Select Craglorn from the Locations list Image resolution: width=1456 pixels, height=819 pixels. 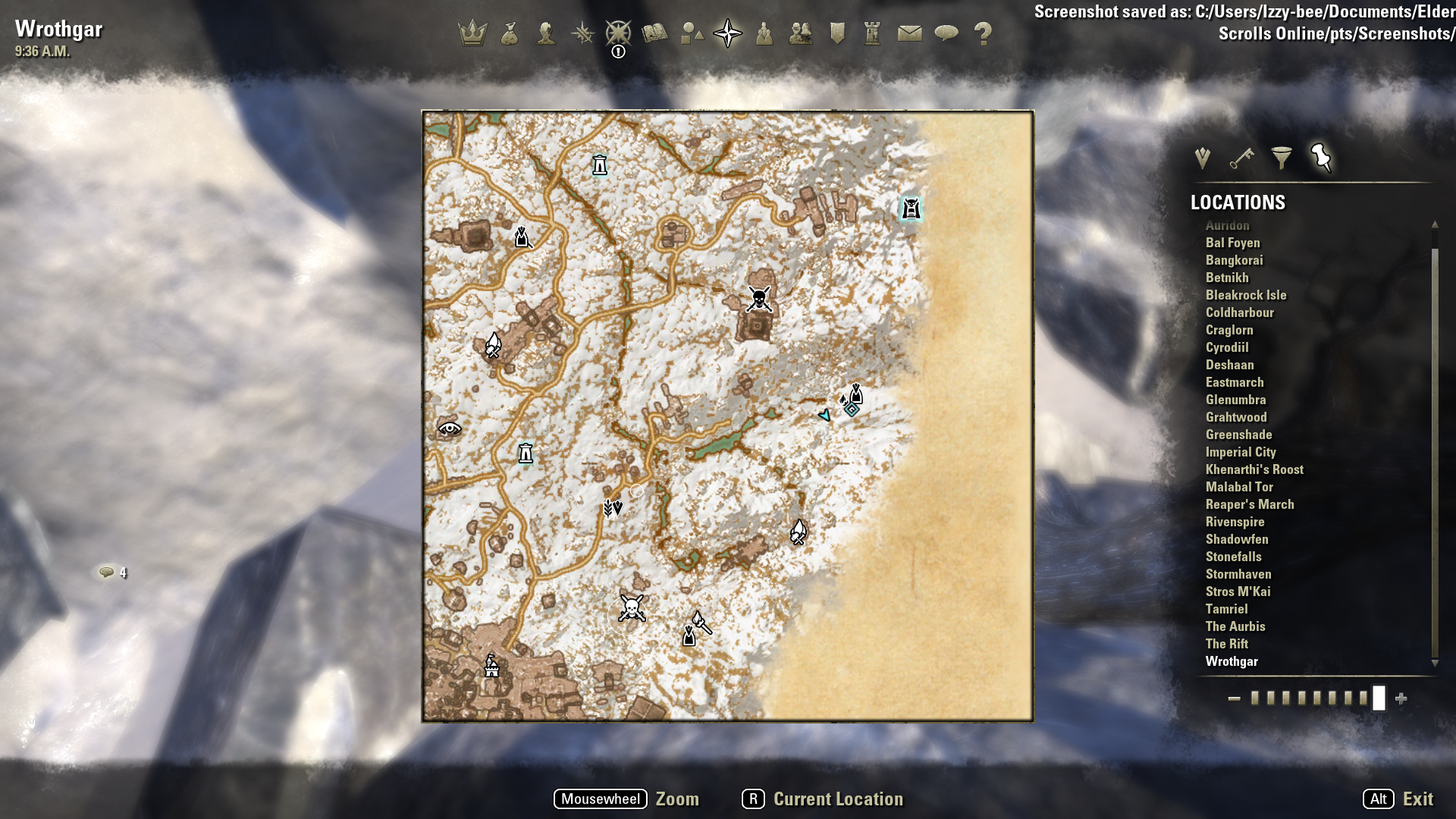click(1230, 330)
